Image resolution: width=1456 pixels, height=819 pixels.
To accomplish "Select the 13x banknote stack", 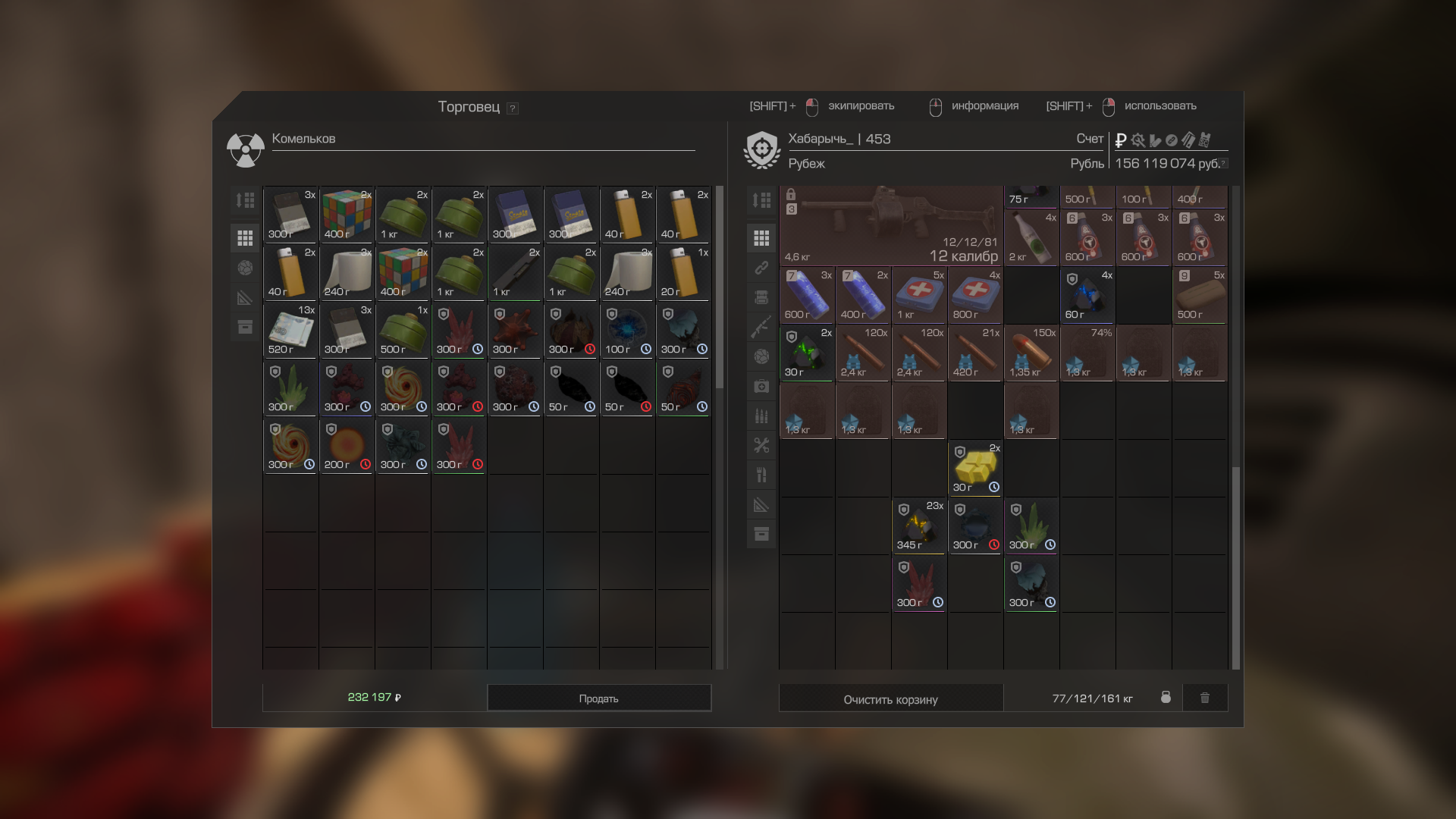I will [290, 331].
